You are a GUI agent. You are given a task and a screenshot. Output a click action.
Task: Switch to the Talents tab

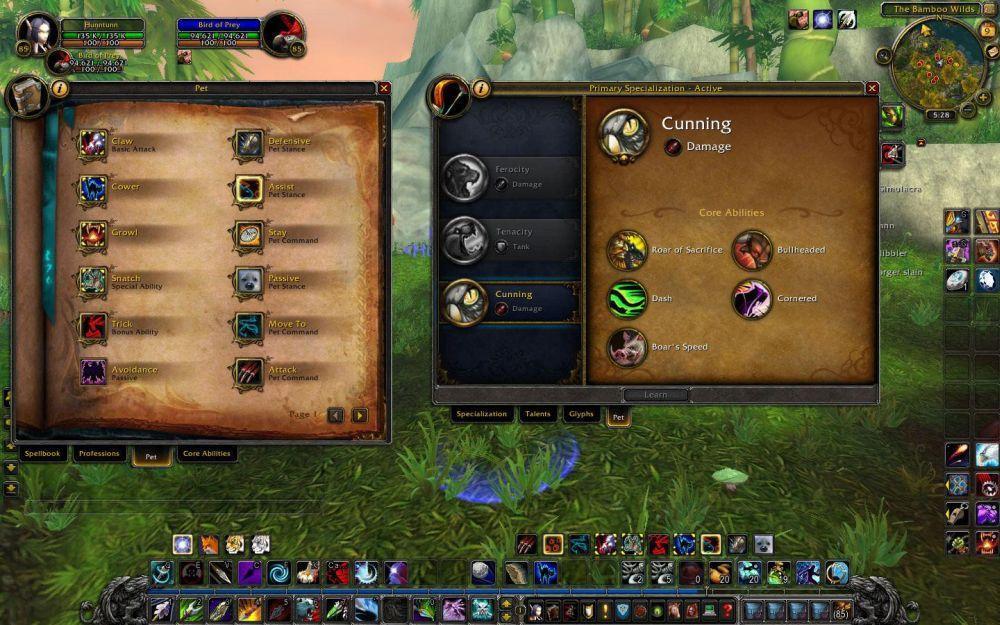point(538,414)
